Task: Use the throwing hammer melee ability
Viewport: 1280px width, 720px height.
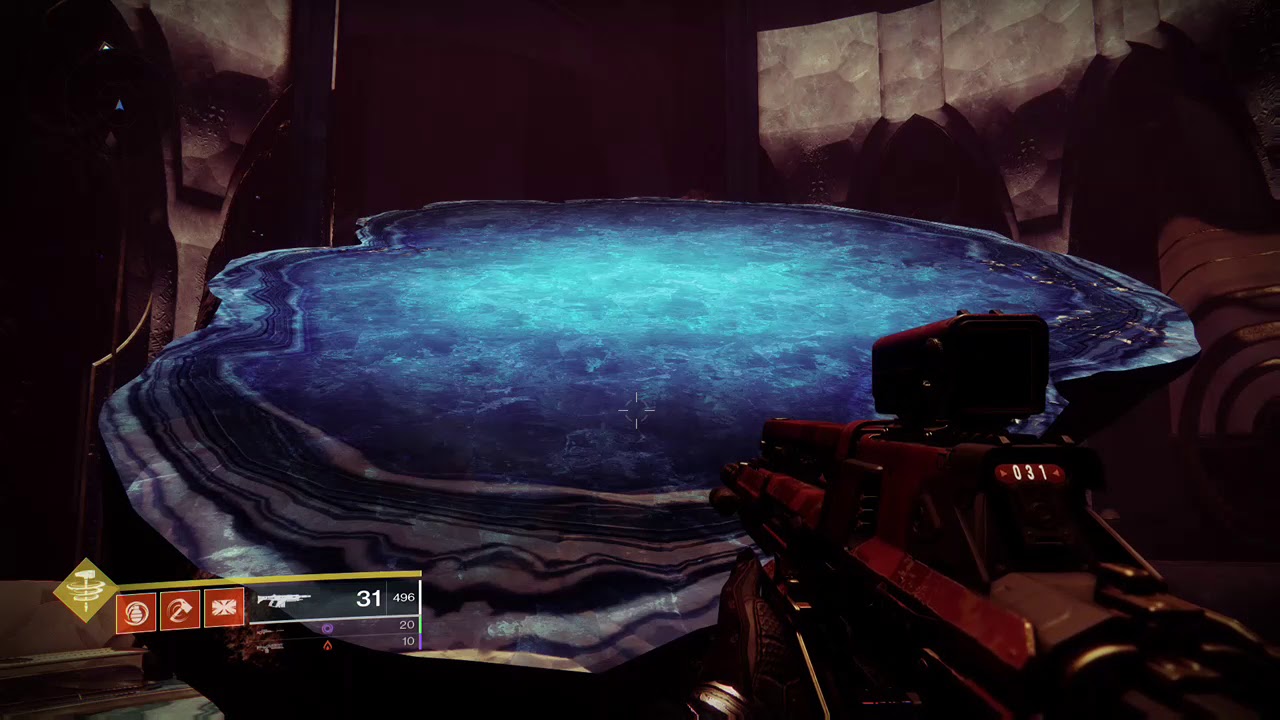Action: tap(181, 610)
